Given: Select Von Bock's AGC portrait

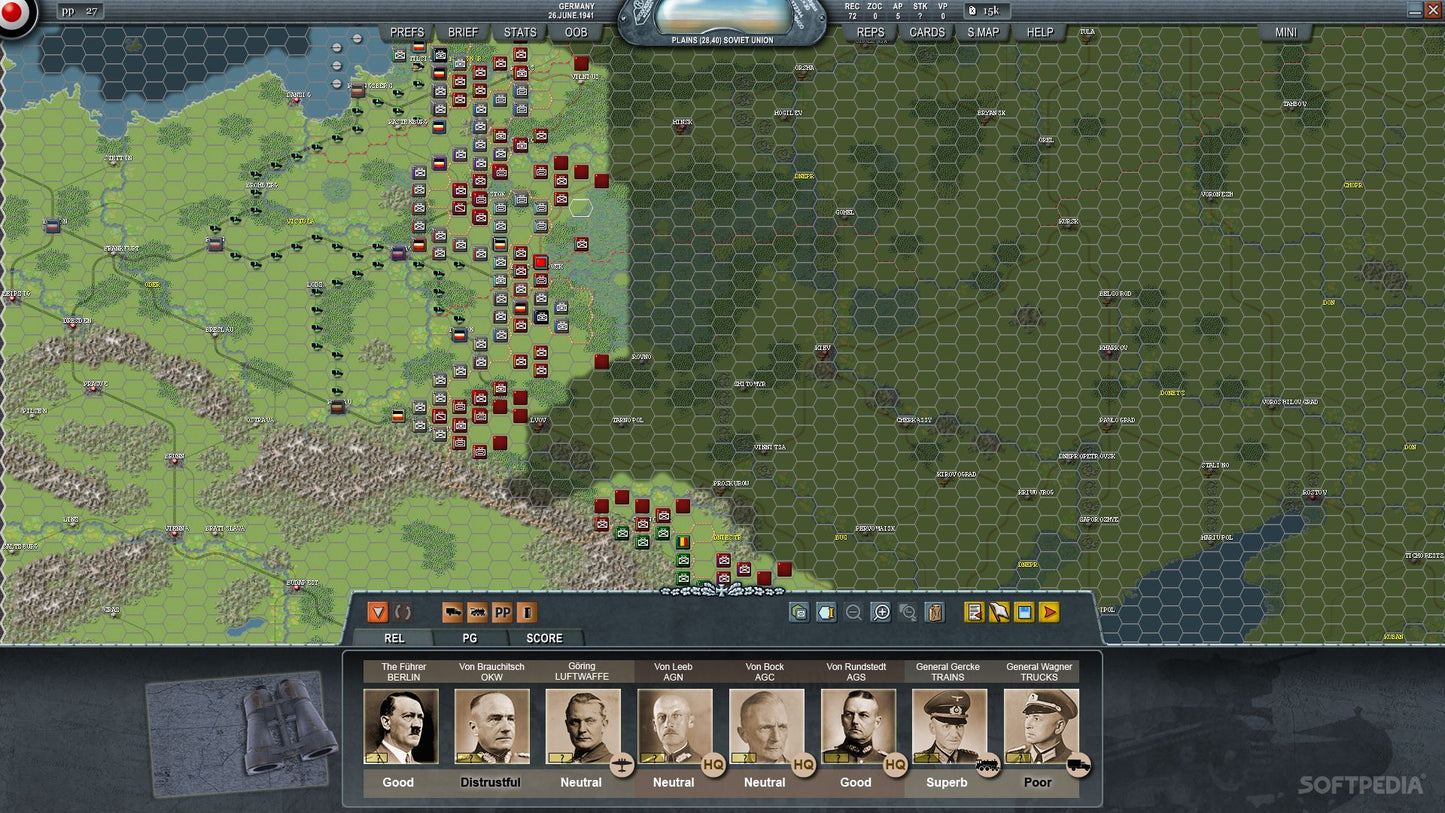Looking at the screenshot, I should [765, 728].
